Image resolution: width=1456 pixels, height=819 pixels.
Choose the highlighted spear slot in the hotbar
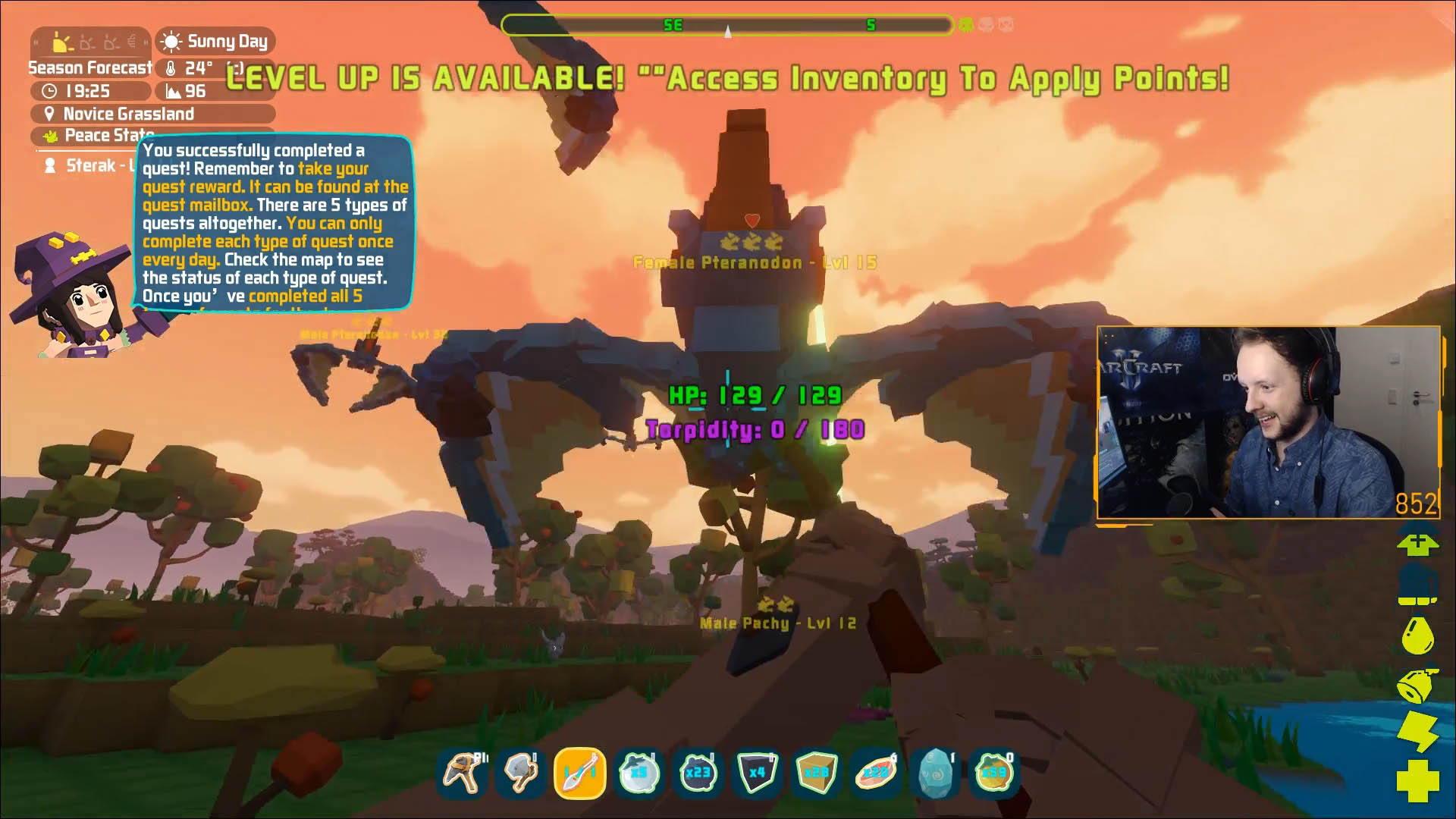[x=580, y=773]
